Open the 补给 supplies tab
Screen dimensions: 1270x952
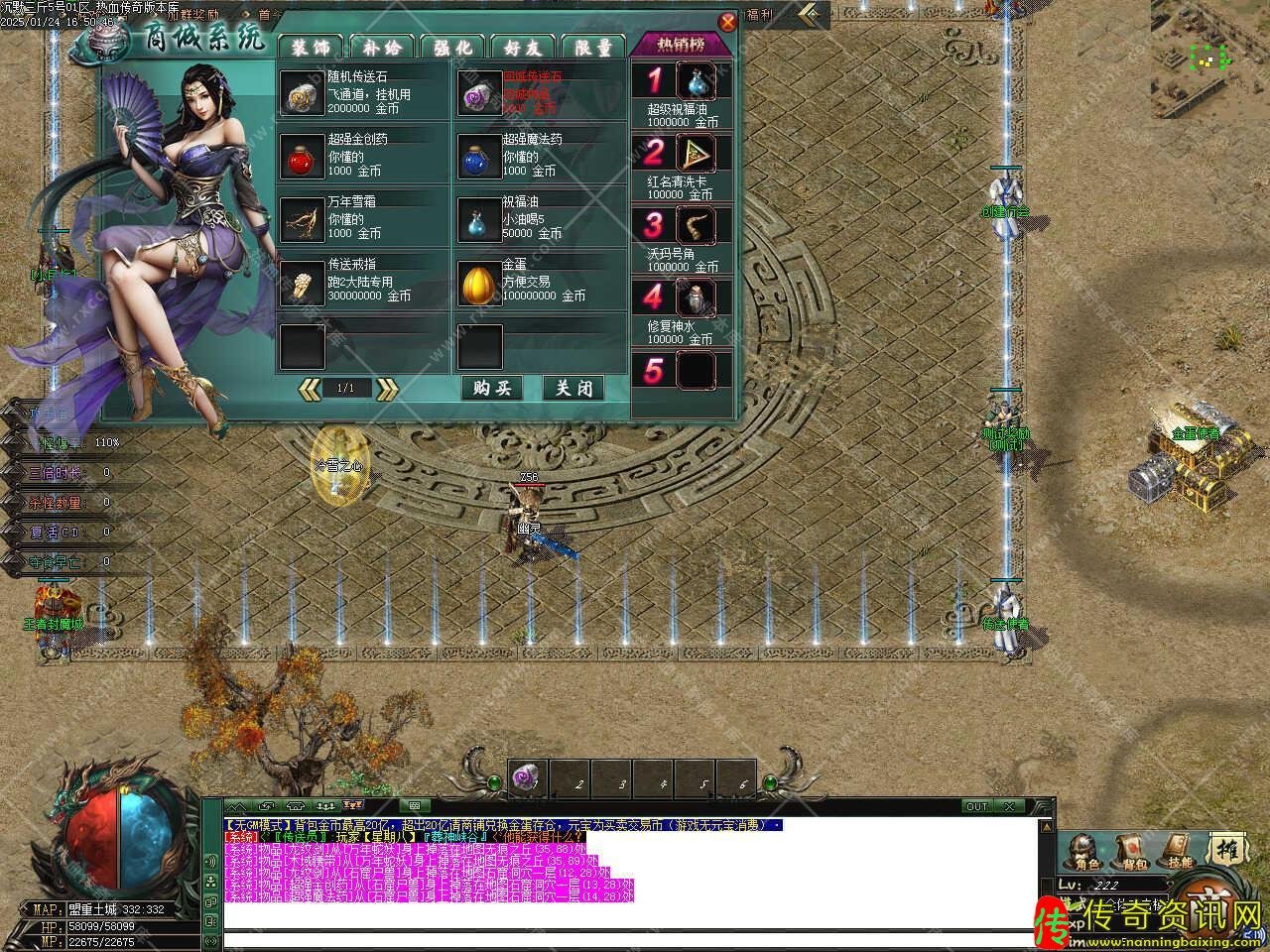coord(381,47)
